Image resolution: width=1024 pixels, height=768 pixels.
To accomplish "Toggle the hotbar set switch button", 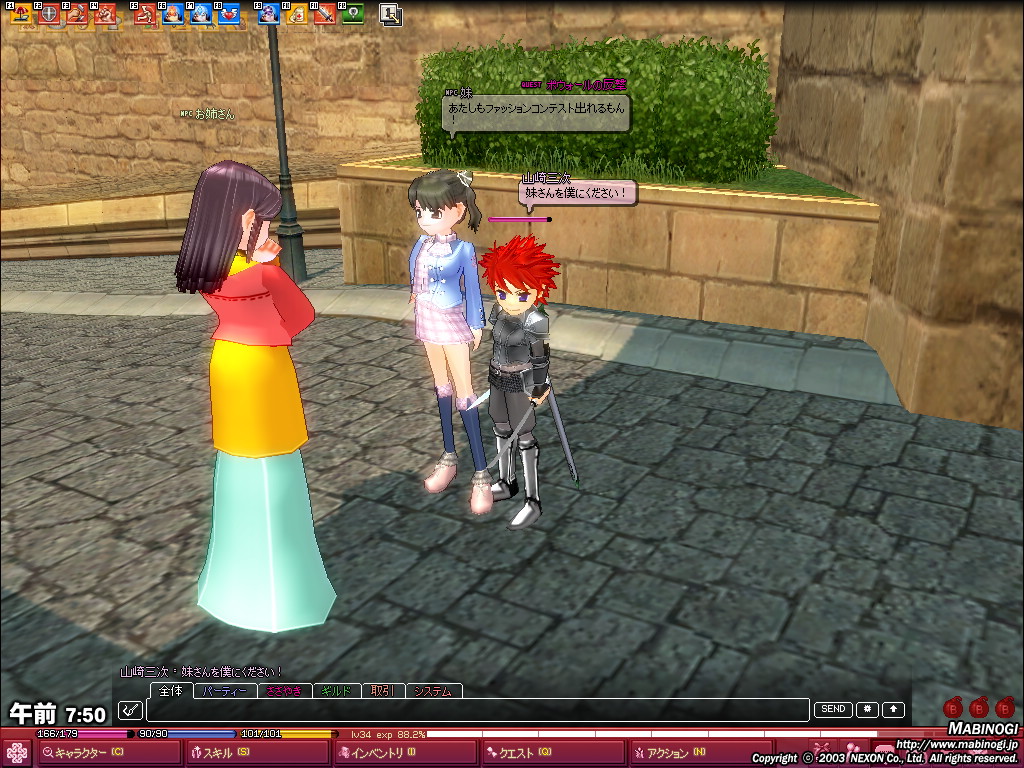I will click(391, 15).
